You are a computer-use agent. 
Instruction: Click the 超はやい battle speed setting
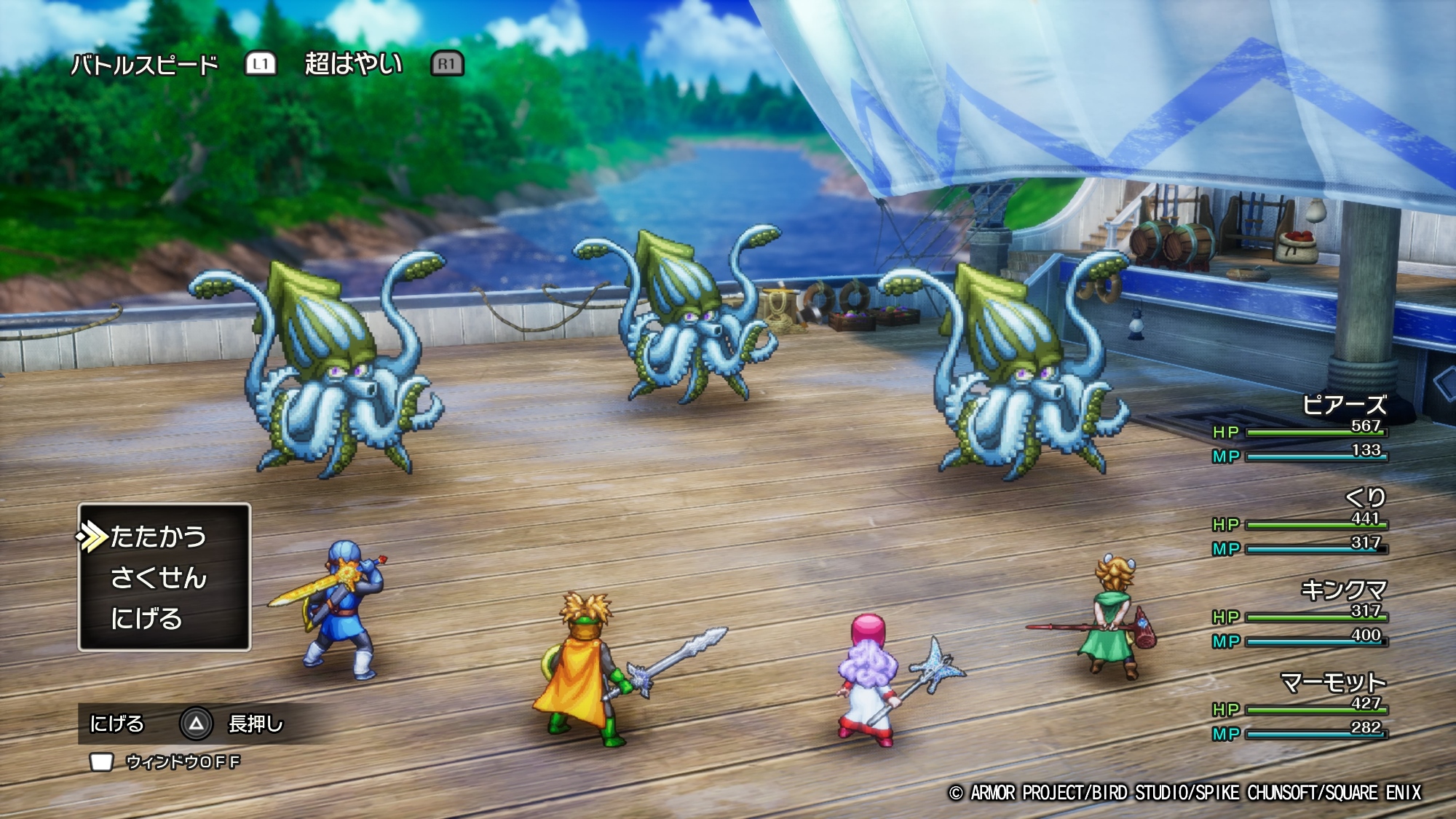click(353, 64)
